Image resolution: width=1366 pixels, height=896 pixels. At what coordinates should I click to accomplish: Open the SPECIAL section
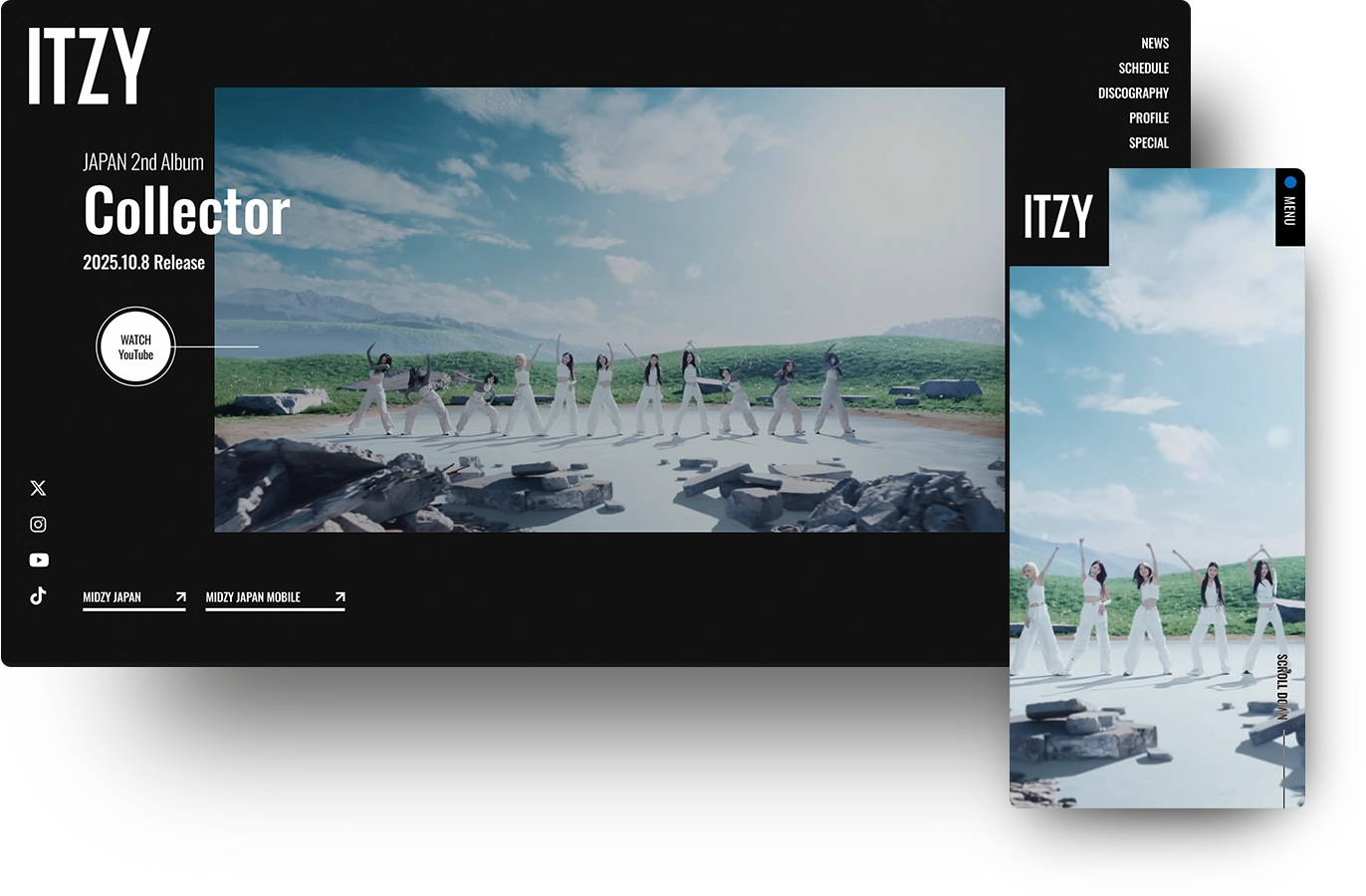click(x=1149, y=142)
